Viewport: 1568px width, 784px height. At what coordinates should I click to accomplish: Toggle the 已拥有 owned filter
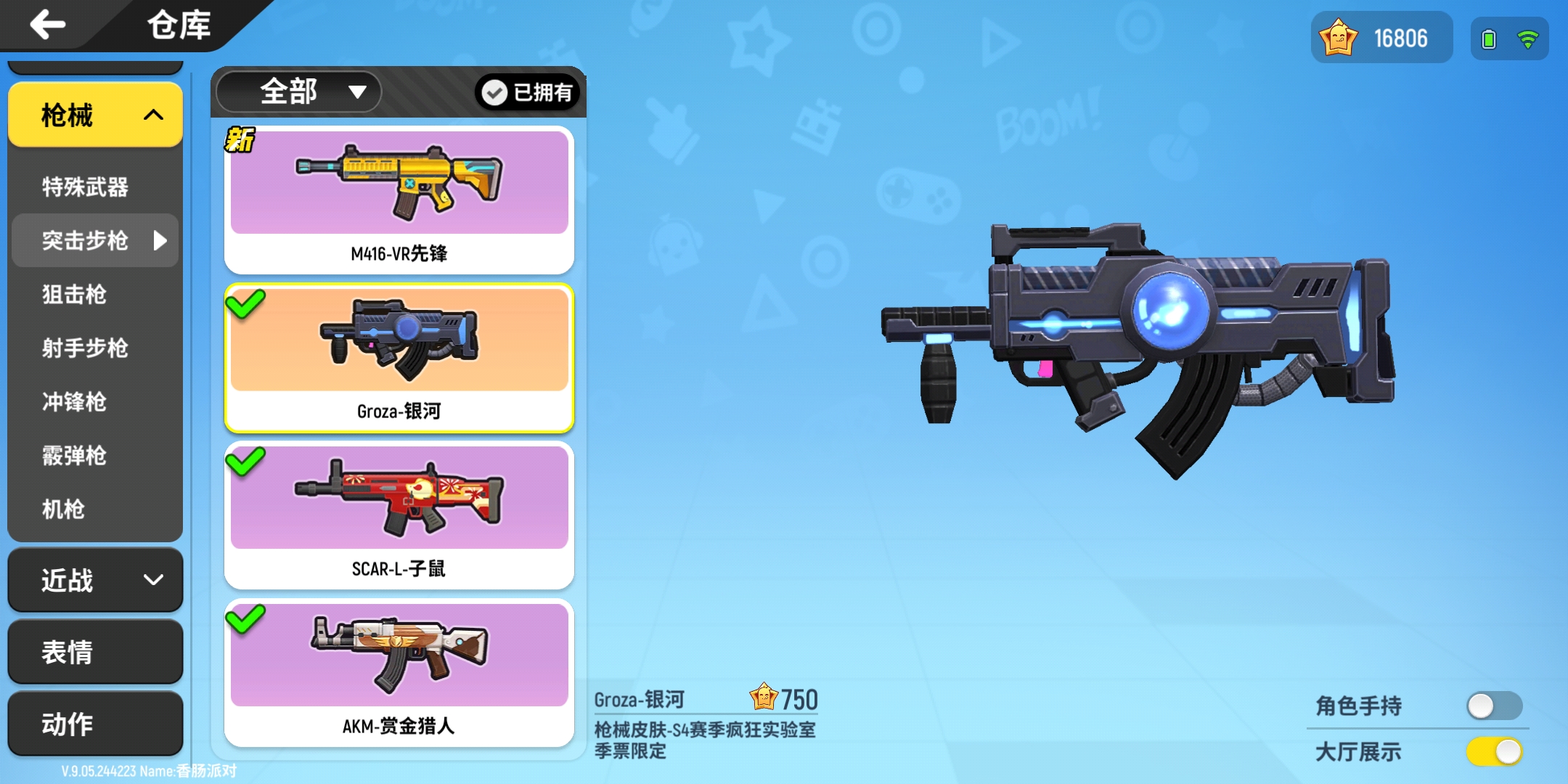coord(527,92)
